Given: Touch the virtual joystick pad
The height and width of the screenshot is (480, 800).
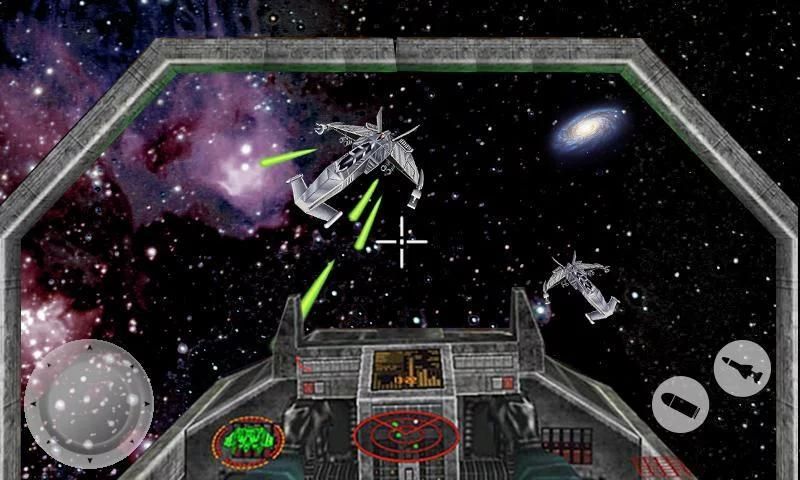Looking at the screenshot, I should point(88,402).
